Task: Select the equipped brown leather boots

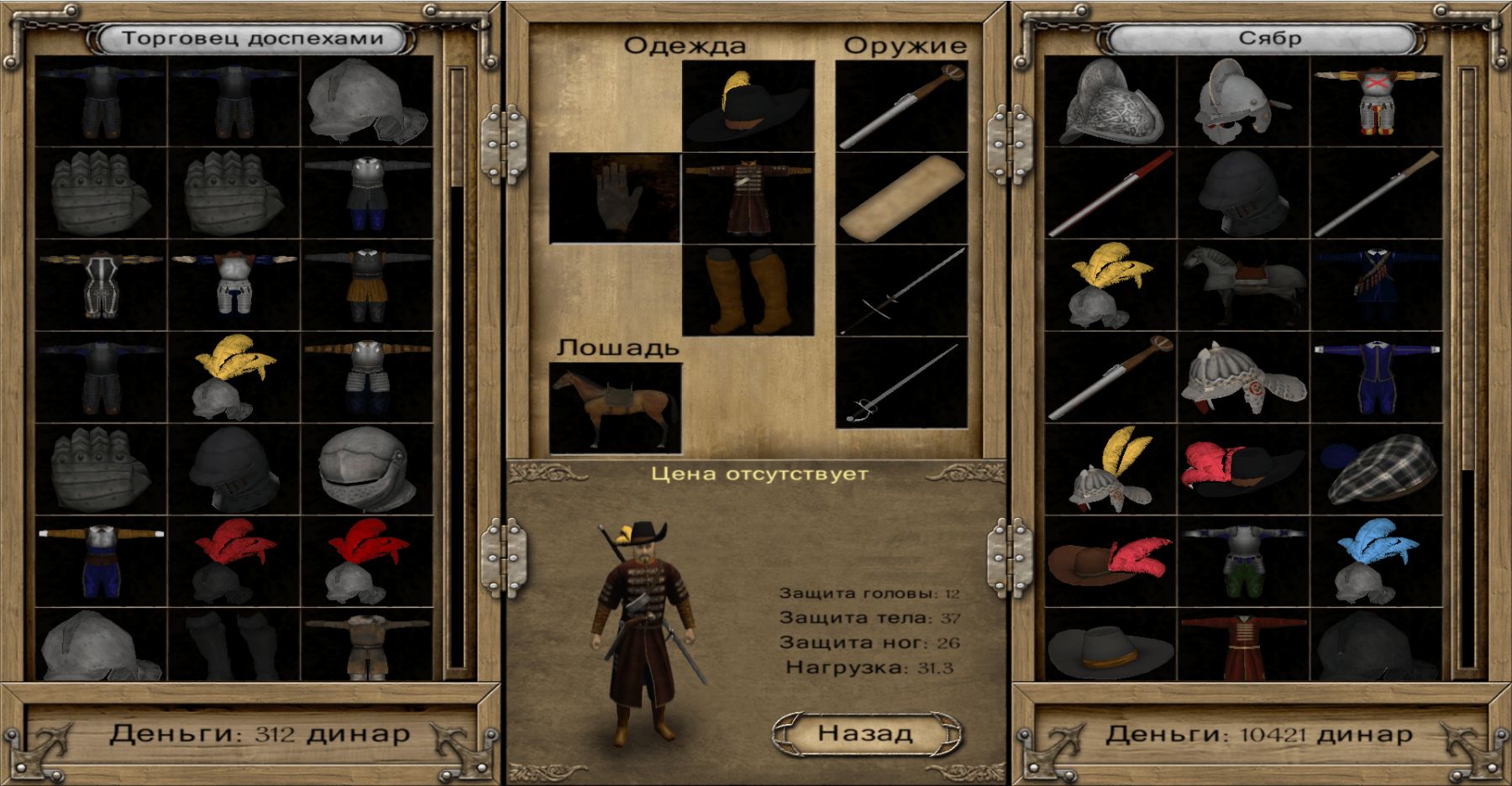Action: click(748, 290)
